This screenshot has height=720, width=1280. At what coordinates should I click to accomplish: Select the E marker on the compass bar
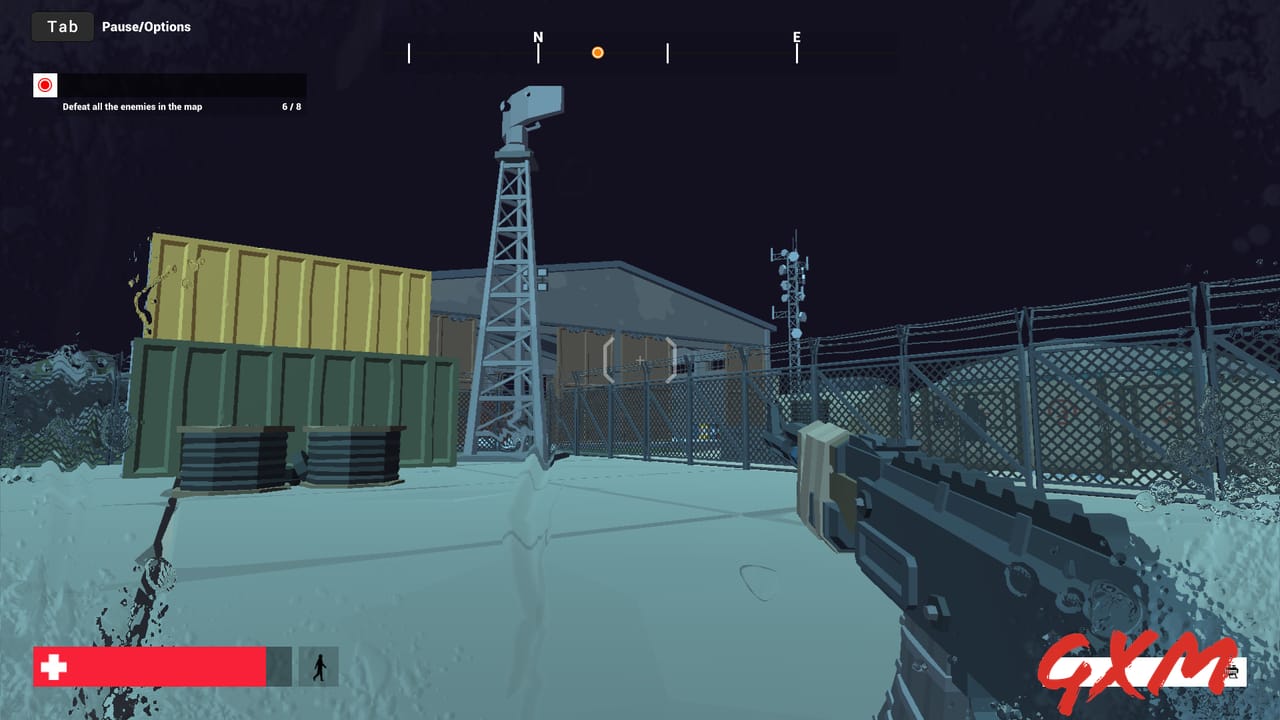click(796, 37)
